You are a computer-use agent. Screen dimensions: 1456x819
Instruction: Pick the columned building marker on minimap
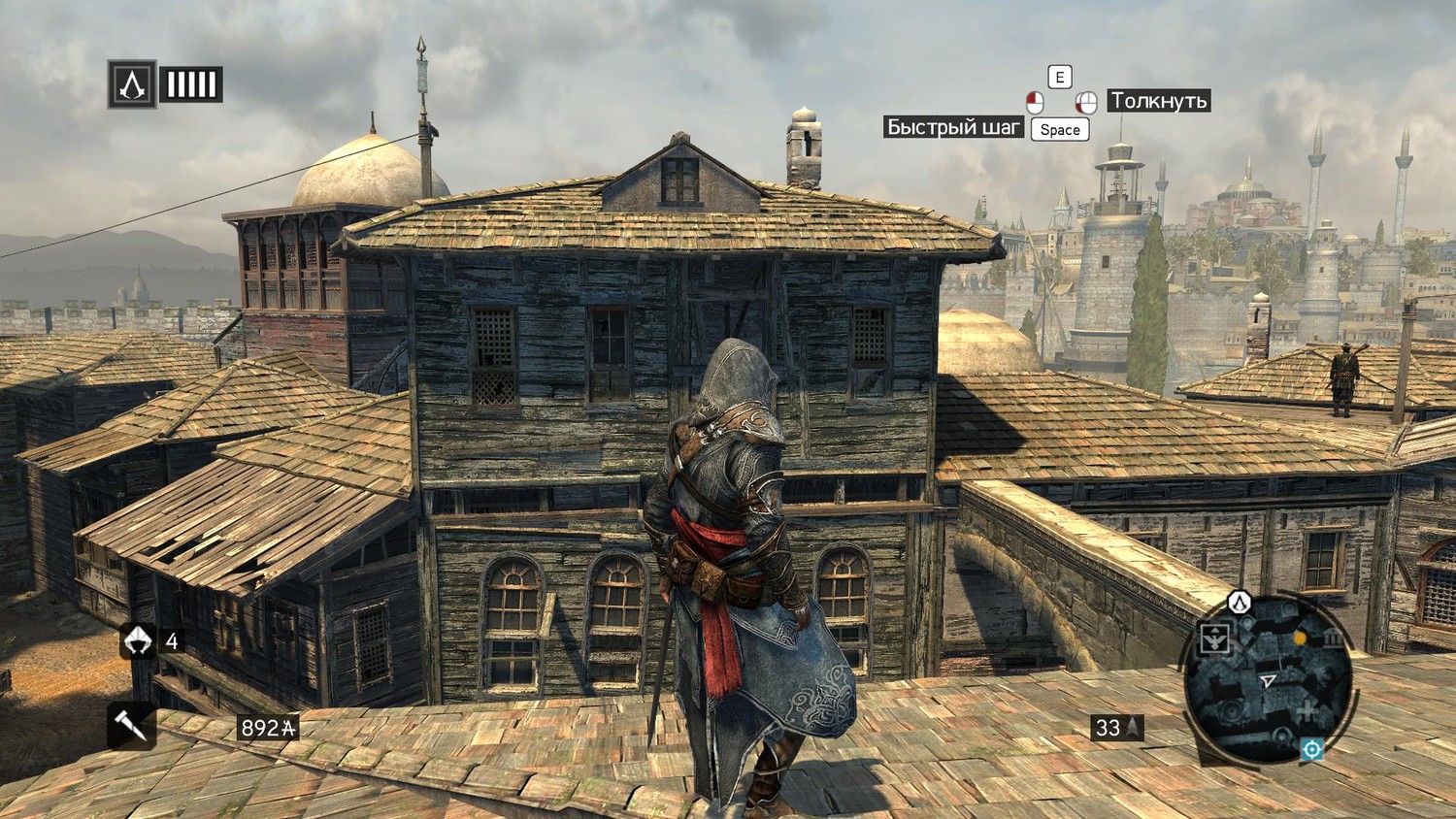(x=1332, y=639)
